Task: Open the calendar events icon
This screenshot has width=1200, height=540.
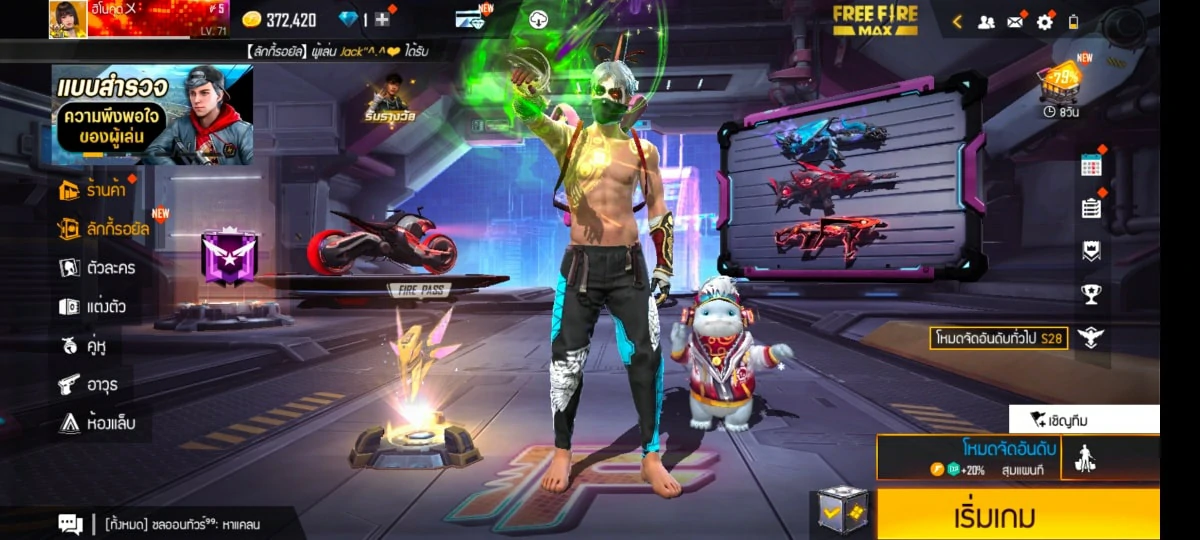Action: tap(1091, 166)
